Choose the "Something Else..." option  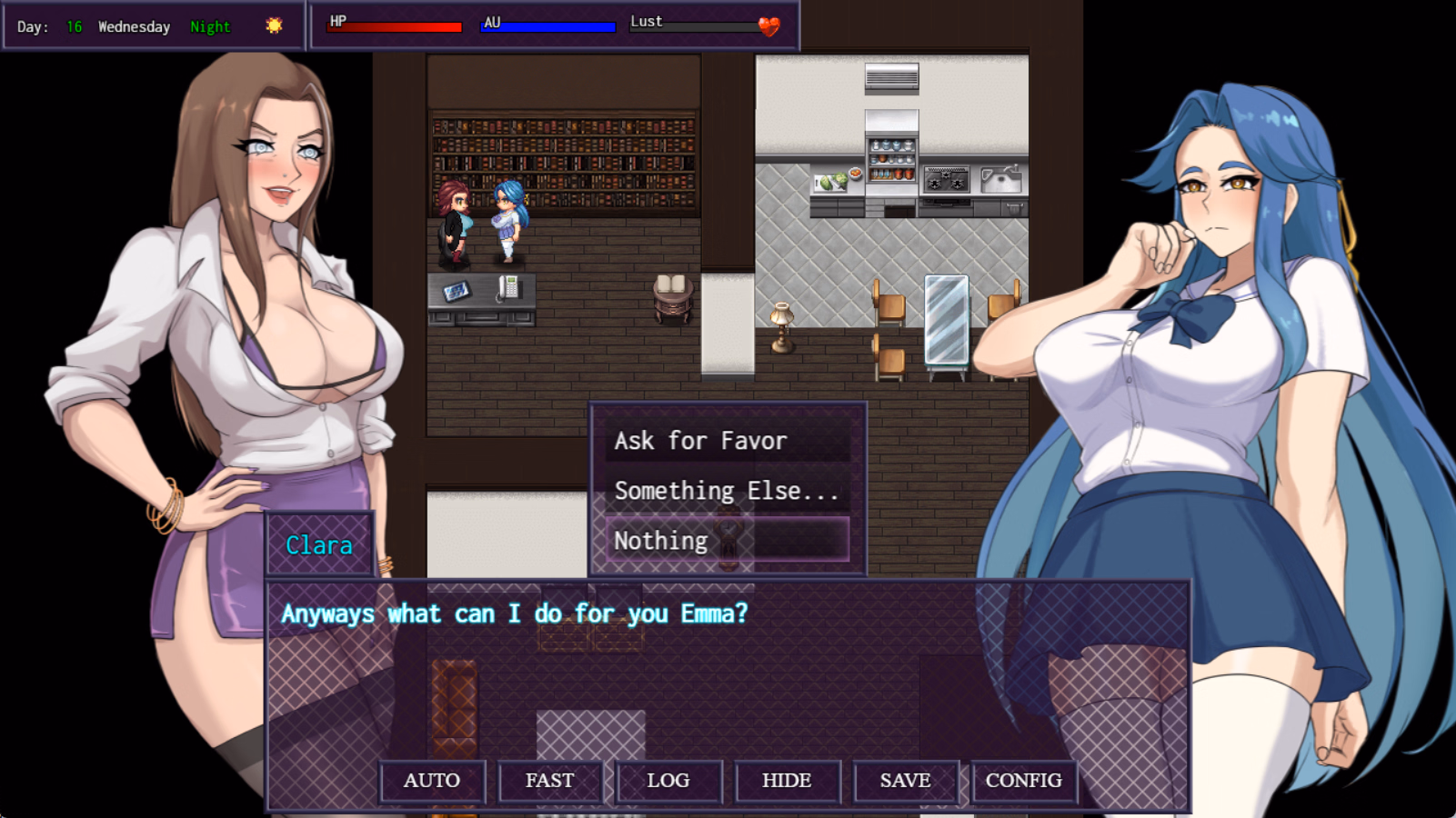pos(726,490)
